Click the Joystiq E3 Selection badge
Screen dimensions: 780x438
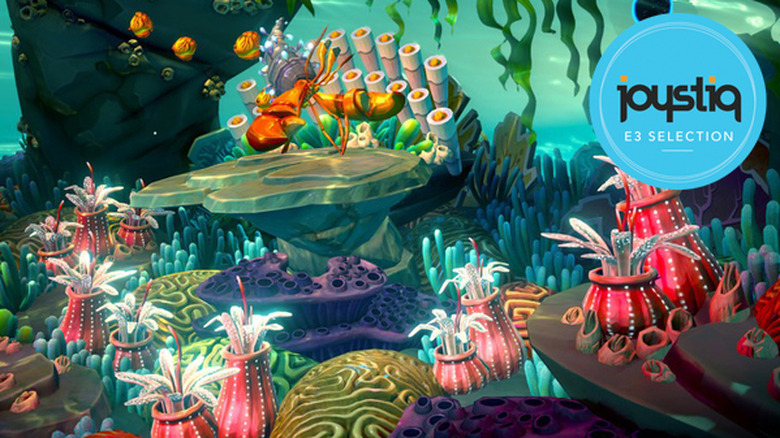(x=677, y=101)
